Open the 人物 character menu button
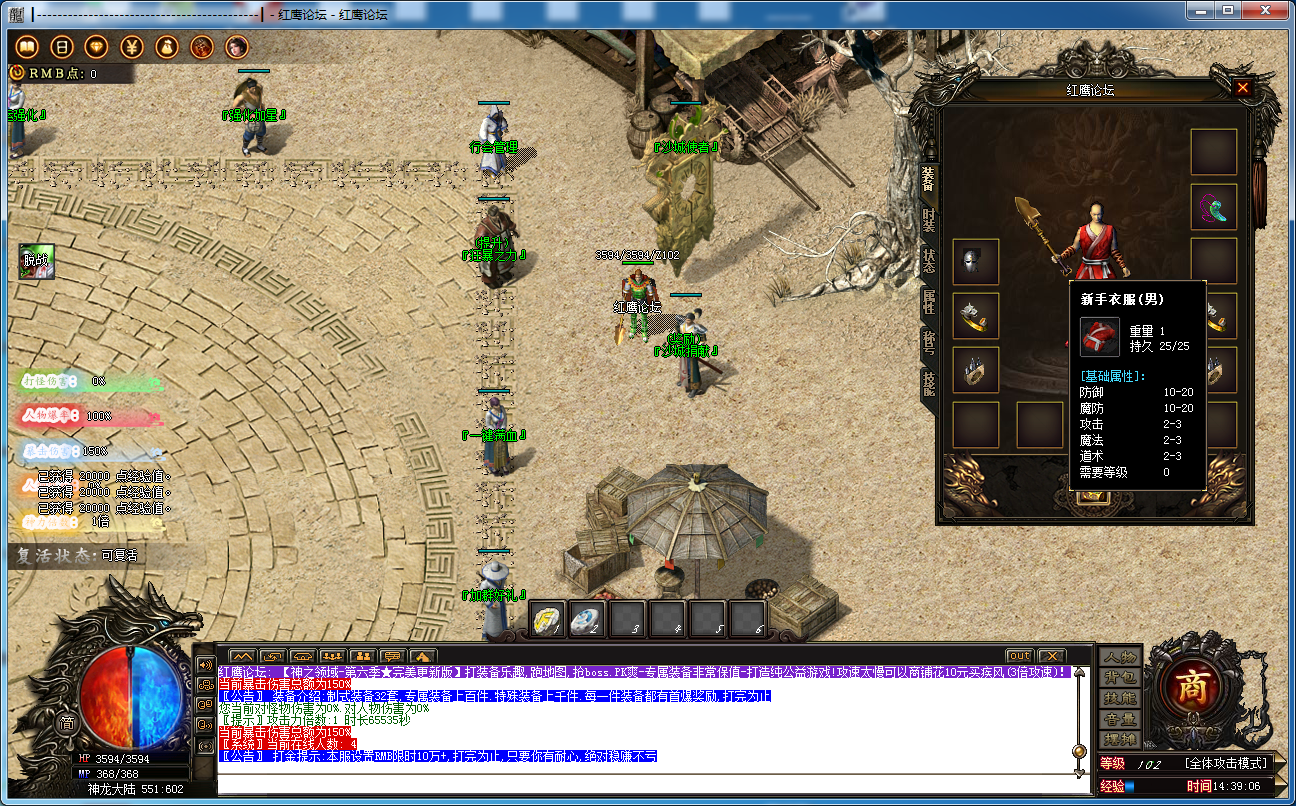Viewport: 1296px width, 806px height. coord(1119,657)
